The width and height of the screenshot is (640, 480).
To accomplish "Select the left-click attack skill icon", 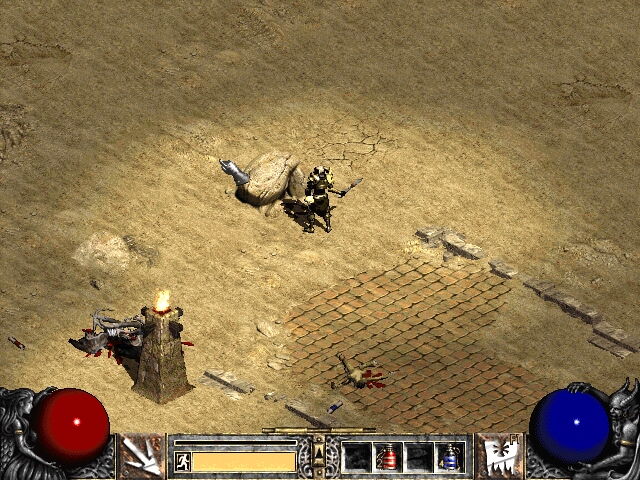I will pos(143,456).
